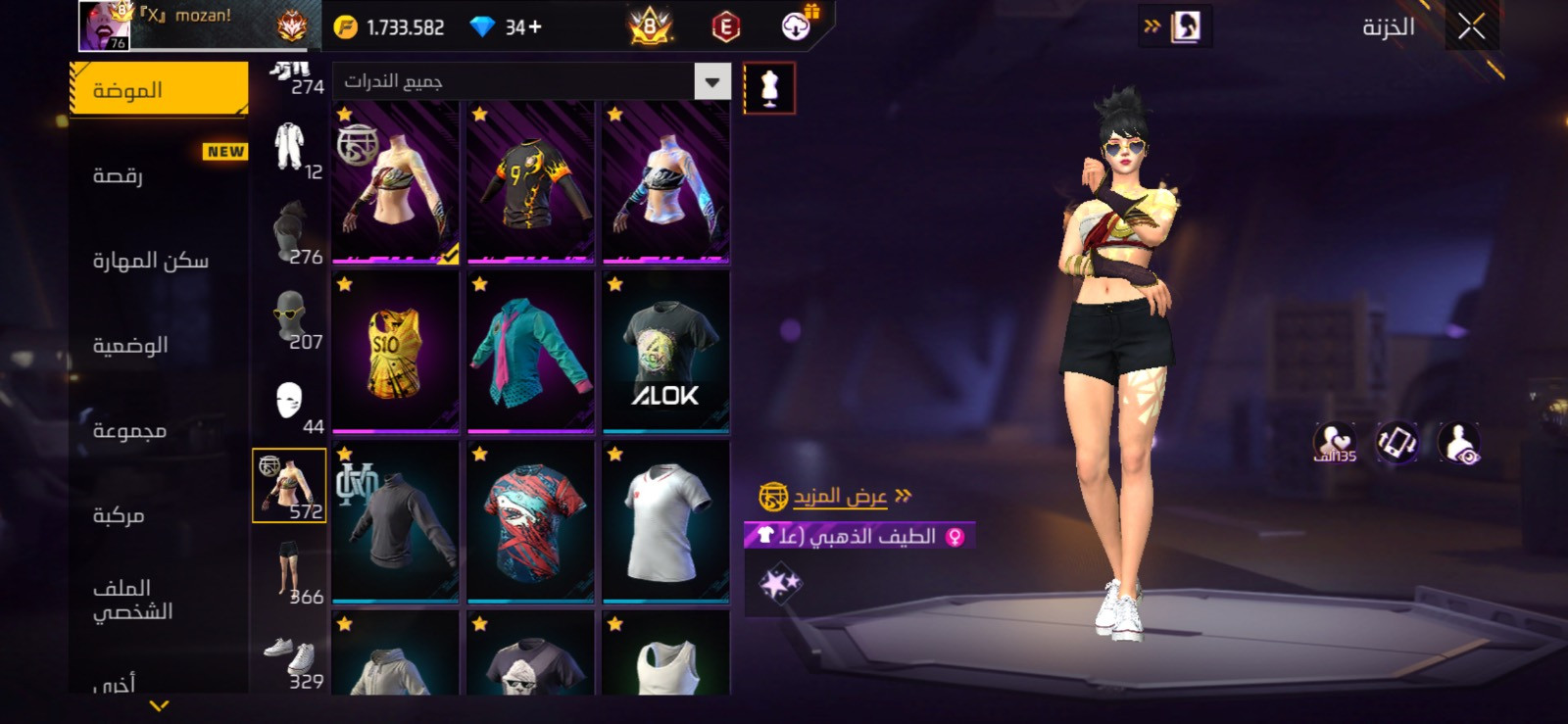Open the سكن المهارة skill skin tab

point(159,261)
